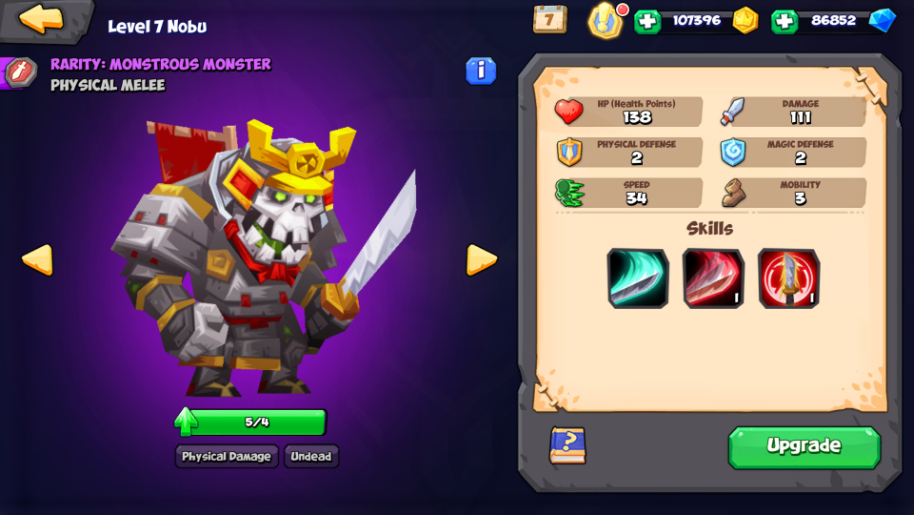Select the teal slash skill icon
914x515 pixels.
(637, 278)
